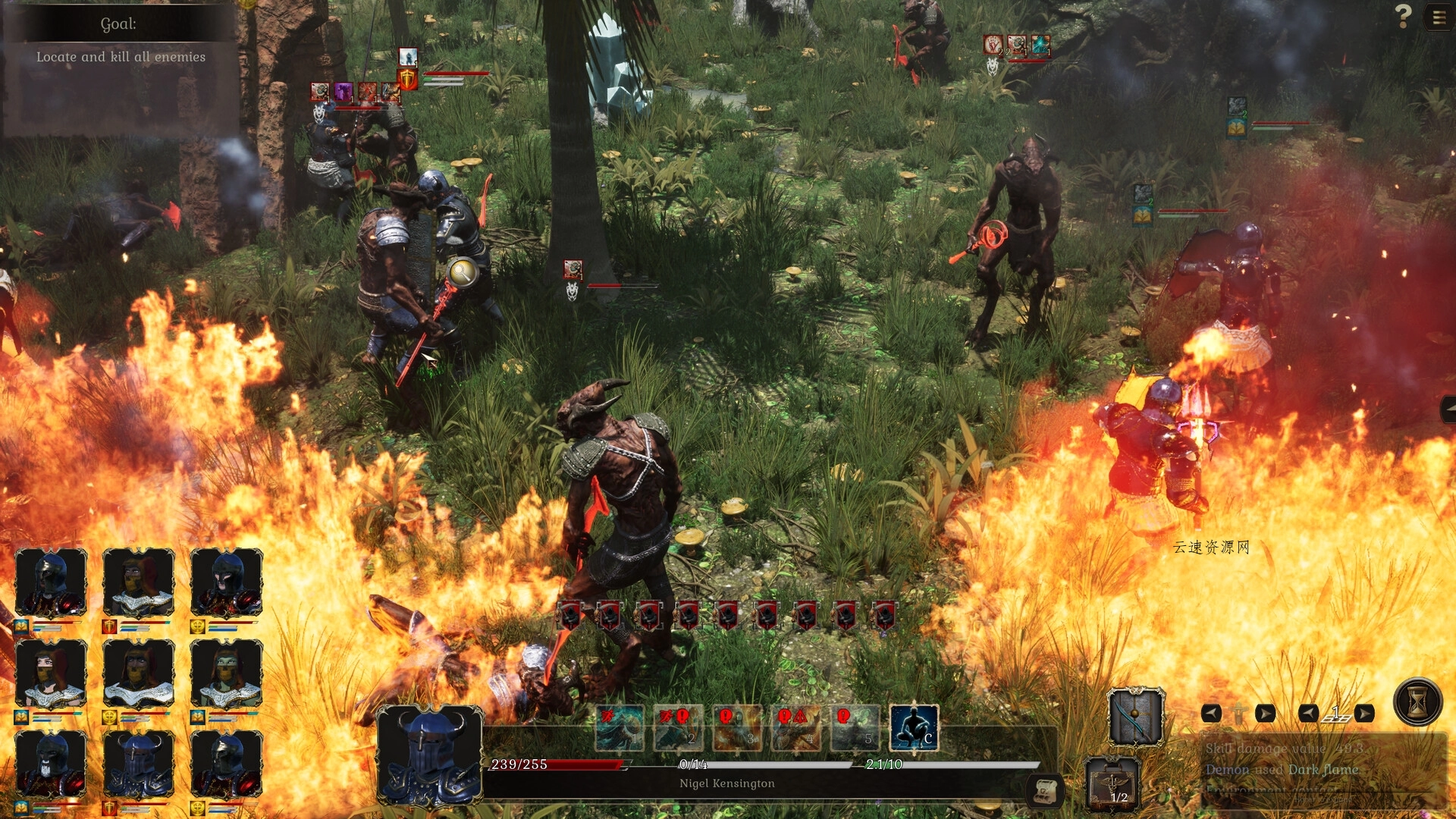Viewport: 1456px width, 819px height.
Task: Activate skill slot 2
Action: tap(678, 727)
